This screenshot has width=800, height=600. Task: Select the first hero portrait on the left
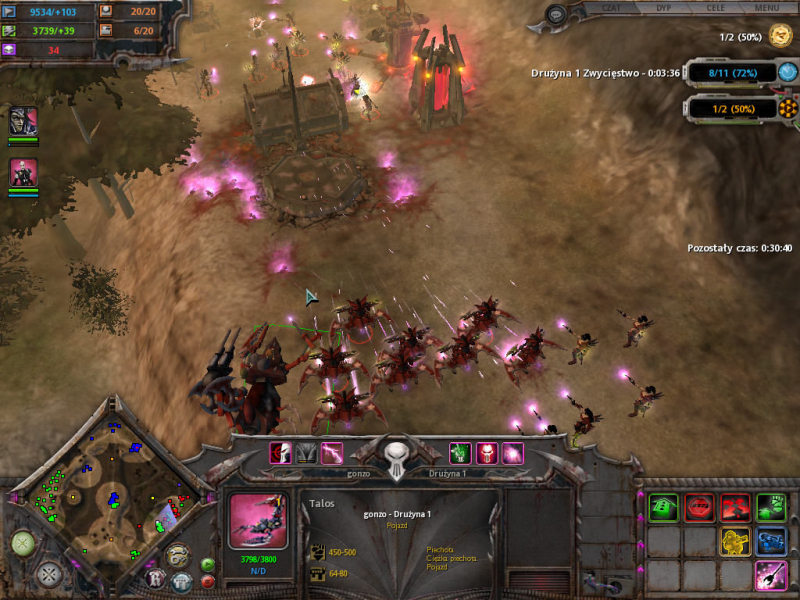tap(23, 122)
